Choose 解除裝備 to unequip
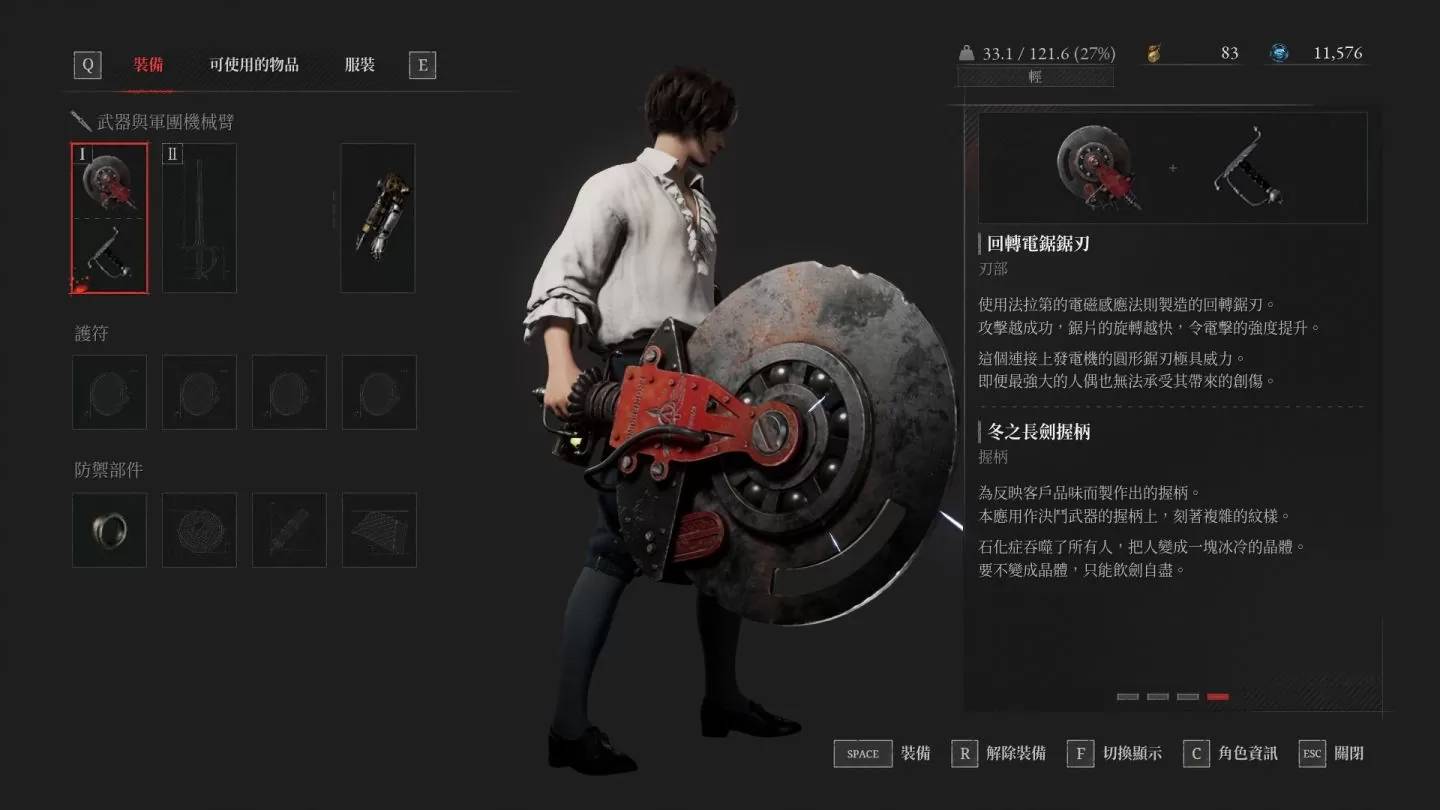 998,753
